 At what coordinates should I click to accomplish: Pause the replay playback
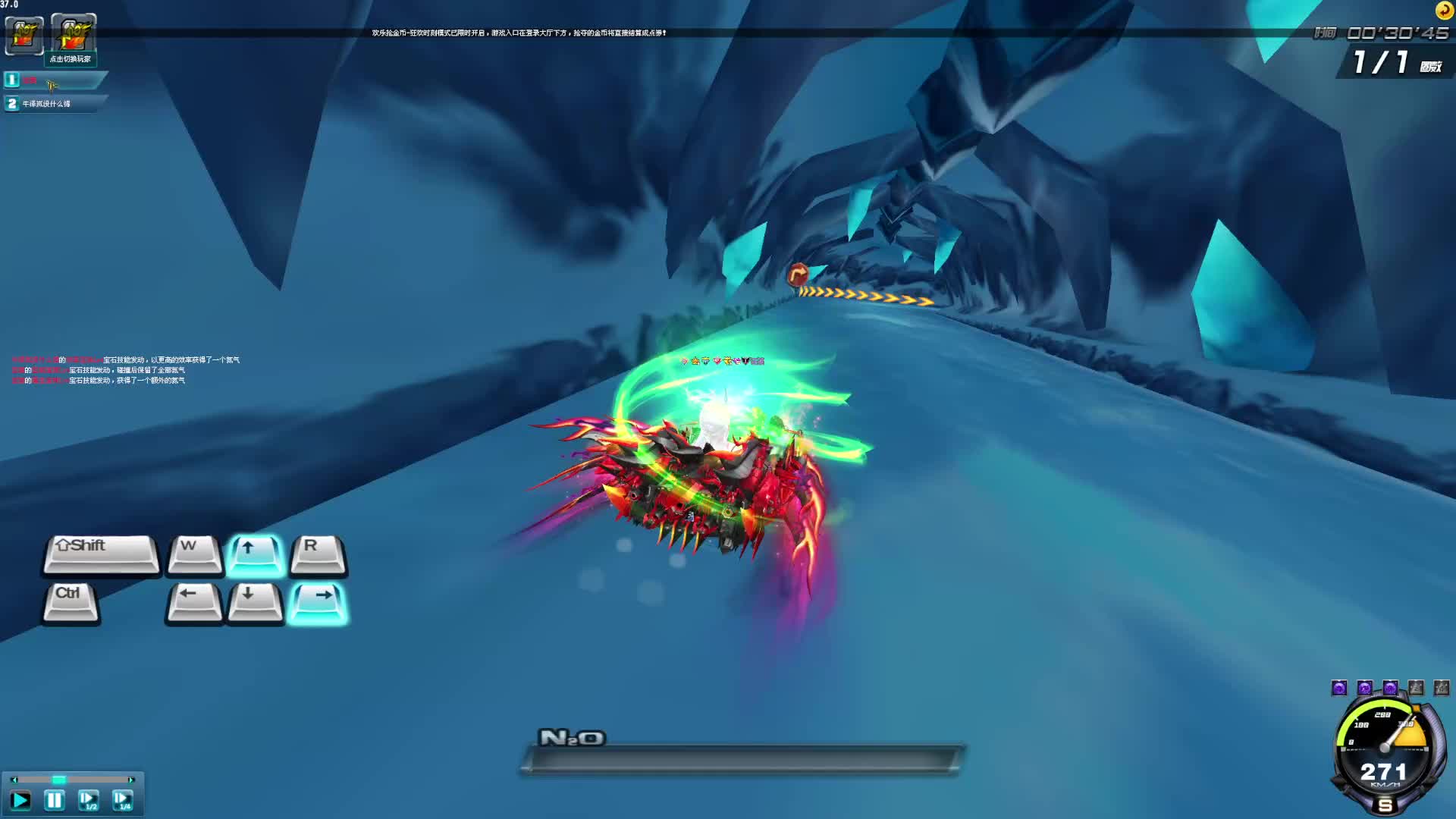[x=54, y=800]
